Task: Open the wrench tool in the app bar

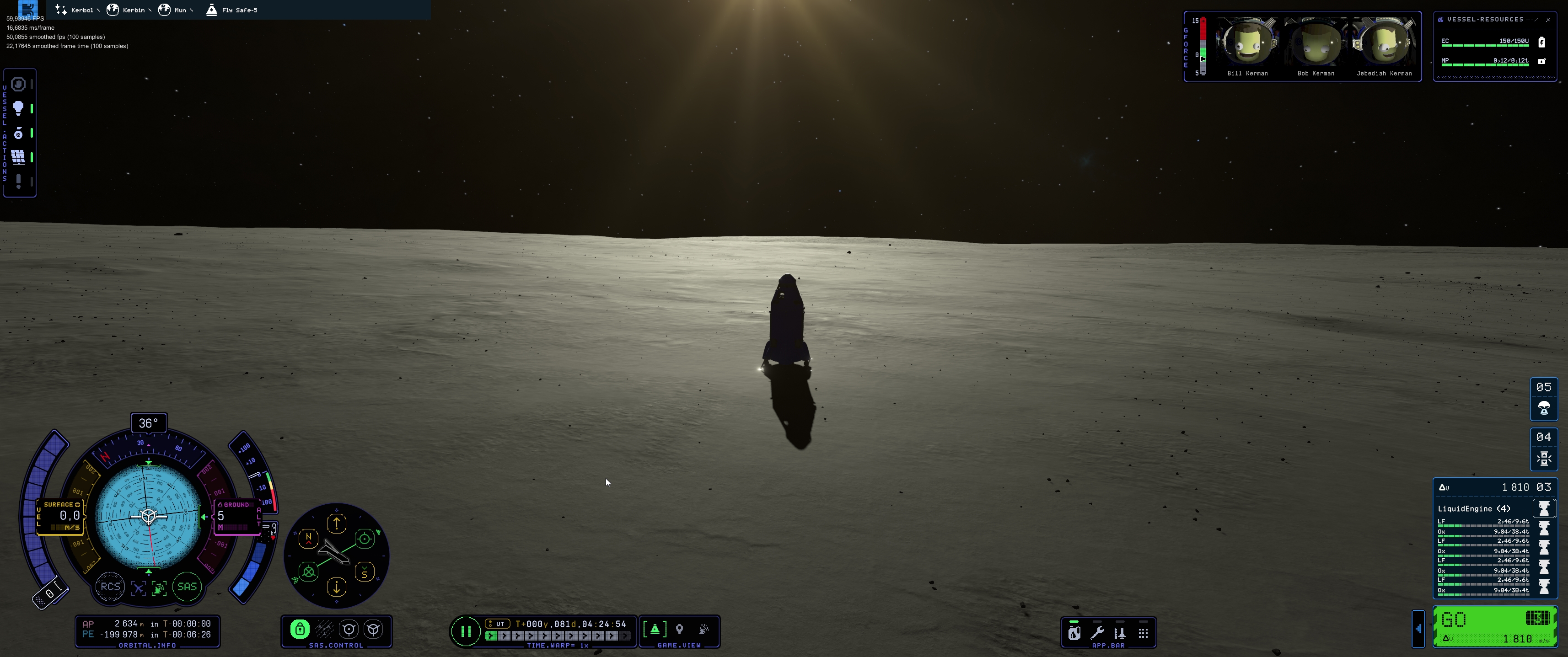Action: [1097, 633]
